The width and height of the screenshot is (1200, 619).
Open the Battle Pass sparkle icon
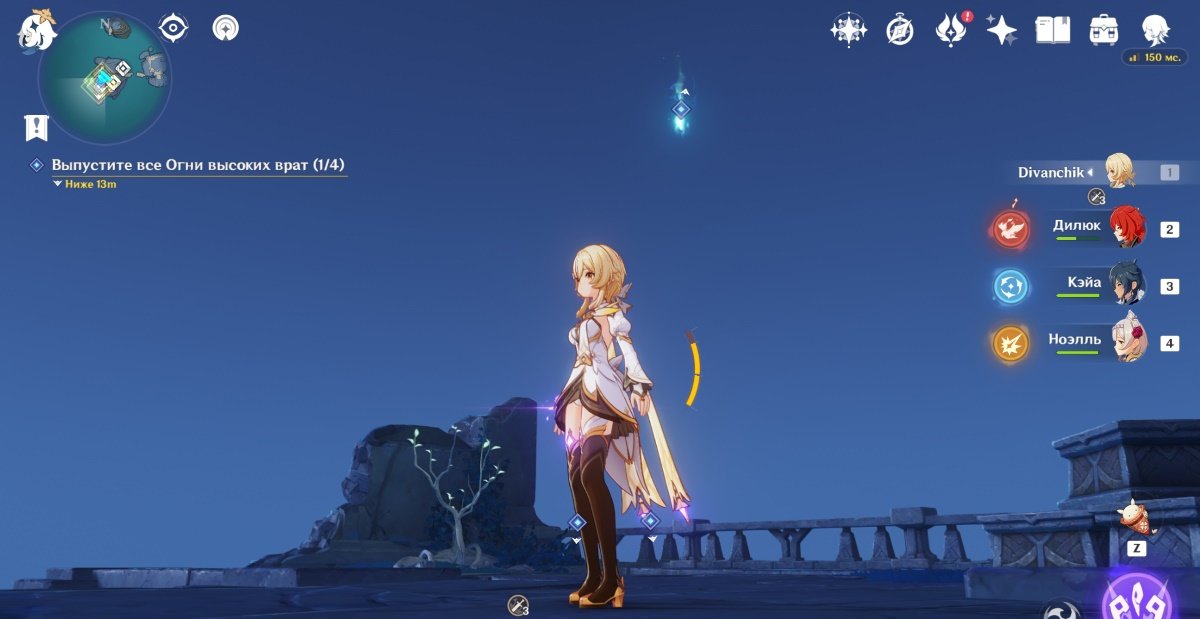pos(1001,30)
